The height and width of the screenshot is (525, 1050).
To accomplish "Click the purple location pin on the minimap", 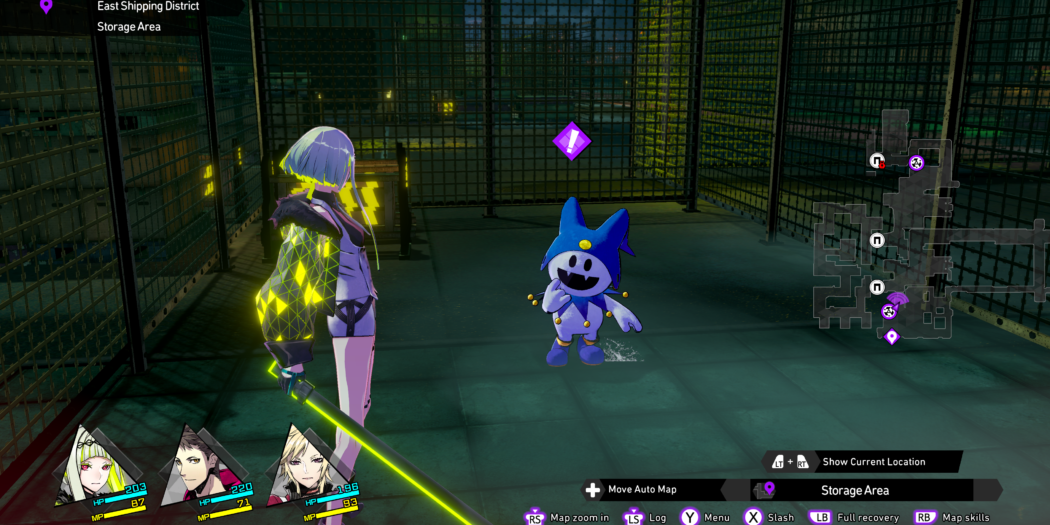I will click(x=891, y=337).
